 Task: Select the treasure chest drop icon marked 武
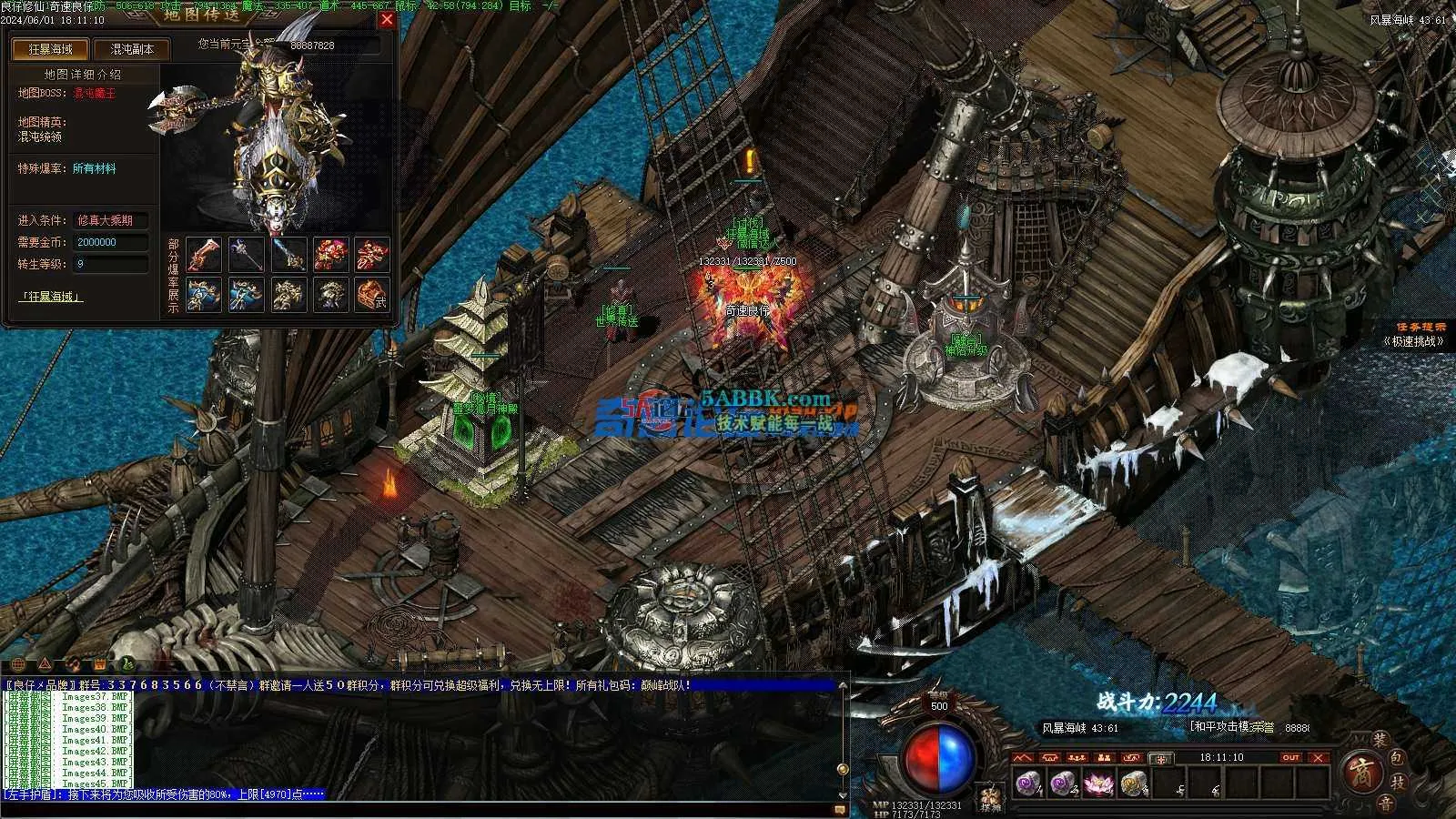pos(372,295)
